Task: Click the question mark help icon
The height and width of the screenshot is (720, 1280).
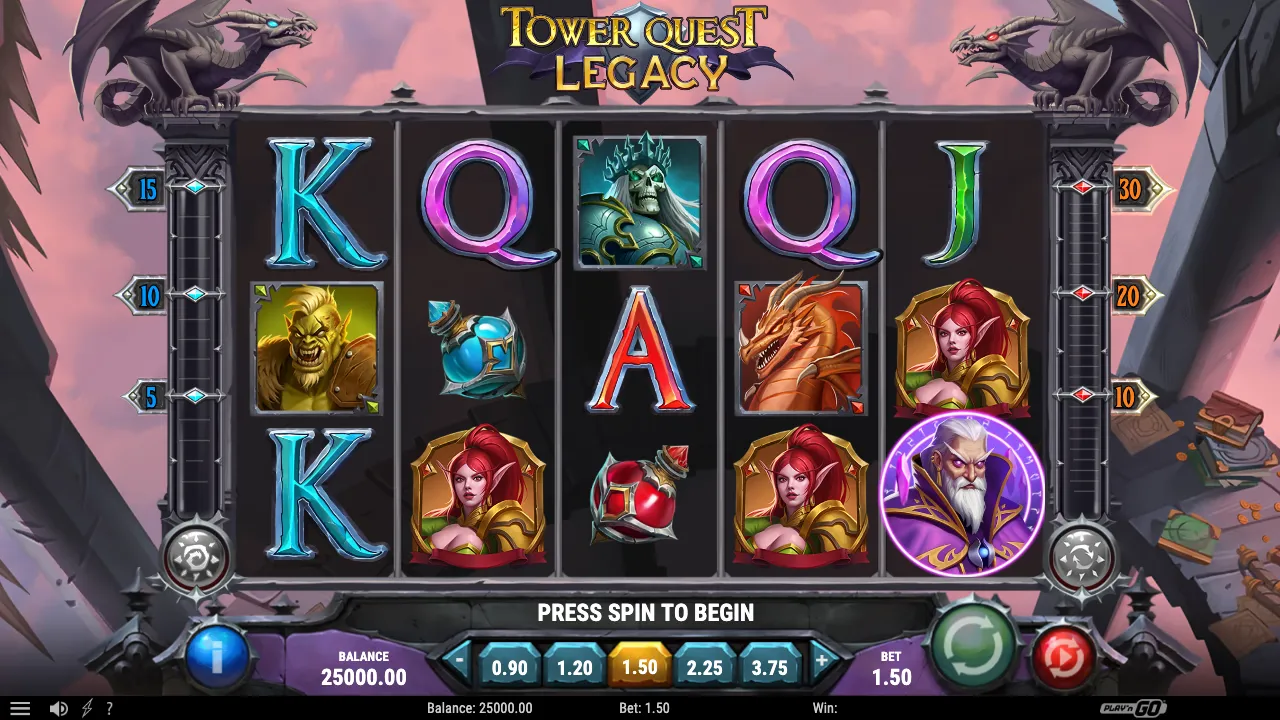Action: coord(110,707)
